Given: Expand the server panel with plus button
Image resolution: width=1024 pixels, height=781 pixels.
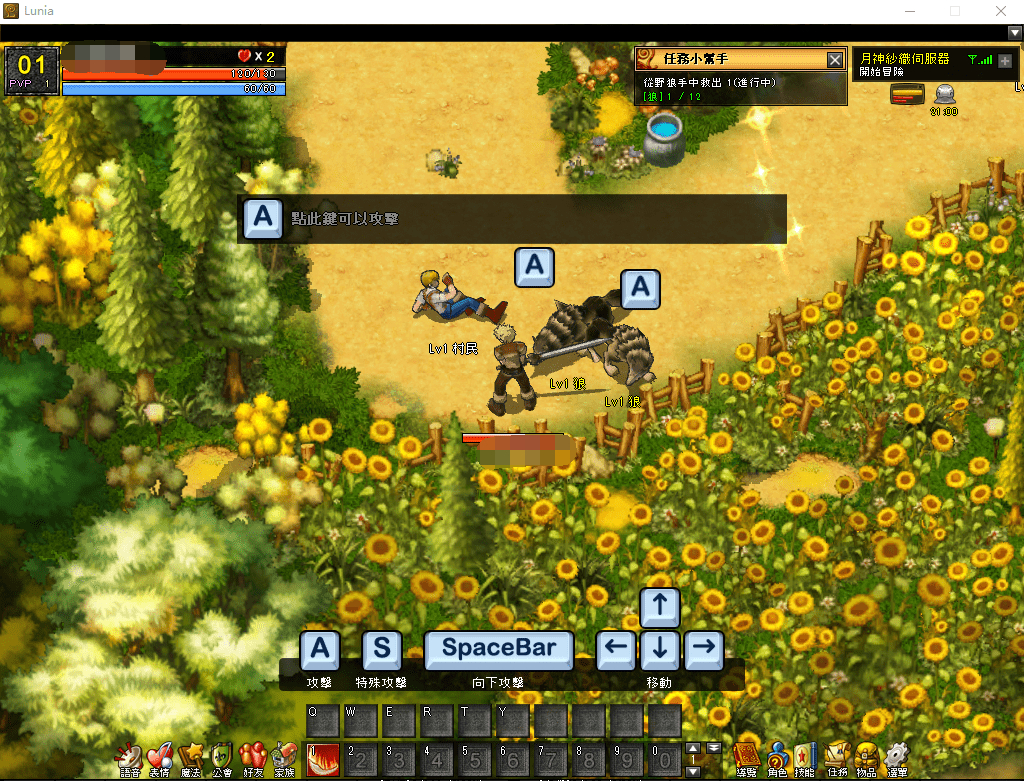Looking at the screenshot, I should pos(1005,61).
